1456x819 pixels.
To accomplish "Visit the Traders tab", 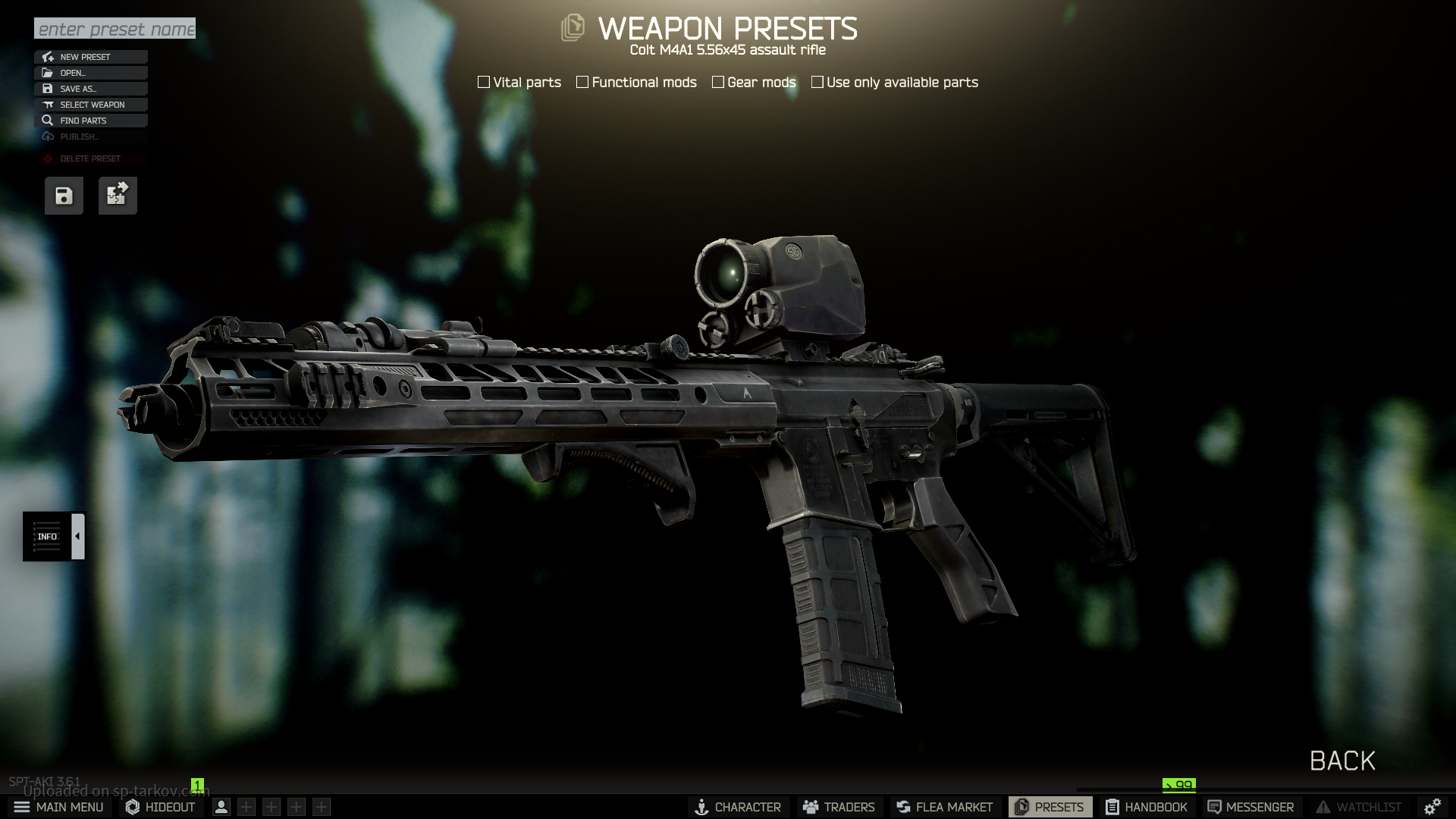I will click(x=839, y=807).
